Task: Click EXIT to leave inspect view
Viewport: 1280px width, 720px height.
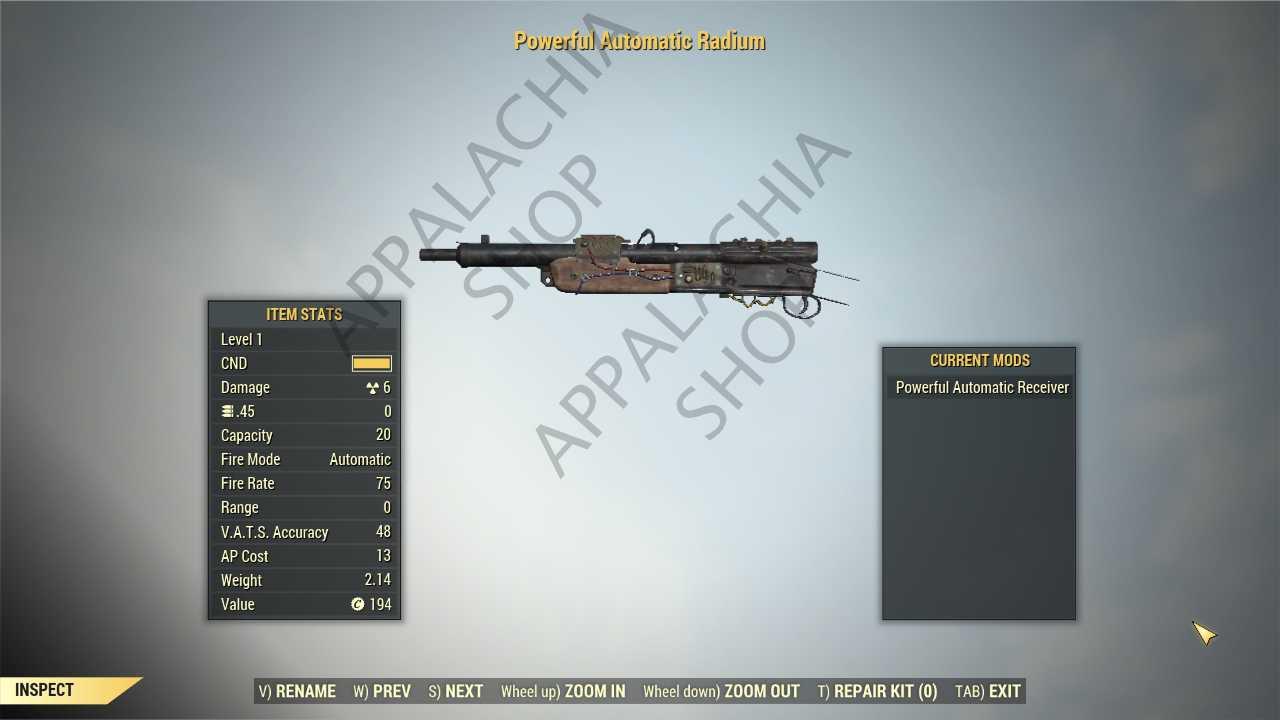Action: tap(988, 691)
